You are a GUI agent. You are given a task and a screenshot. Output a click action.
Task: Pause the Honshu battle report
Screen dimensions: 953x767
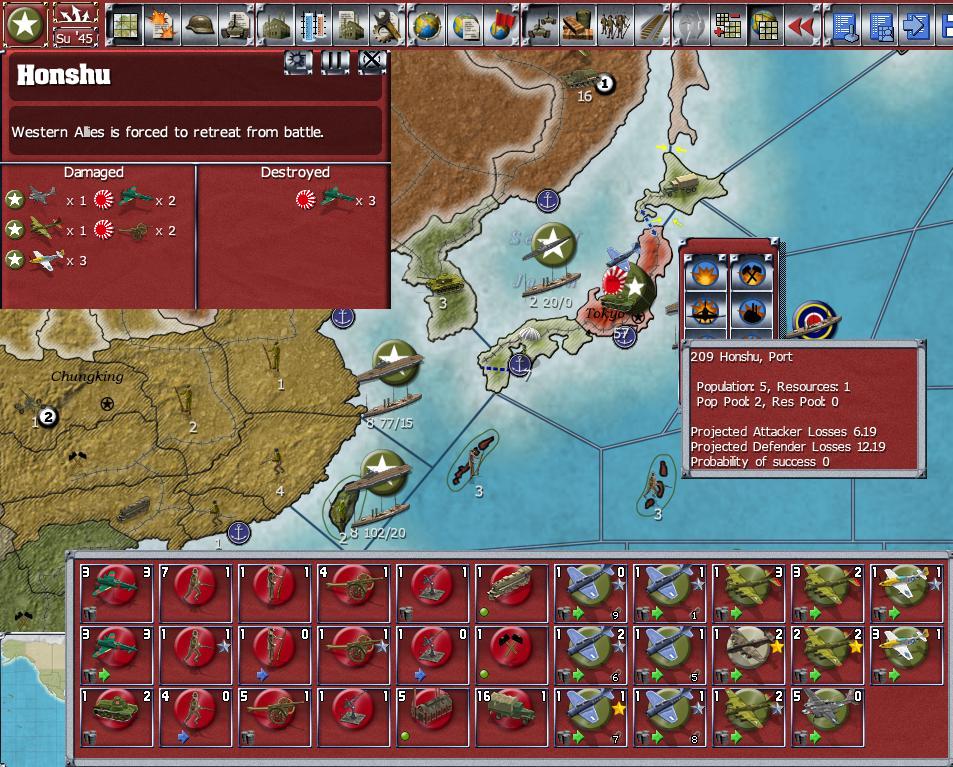335,62
